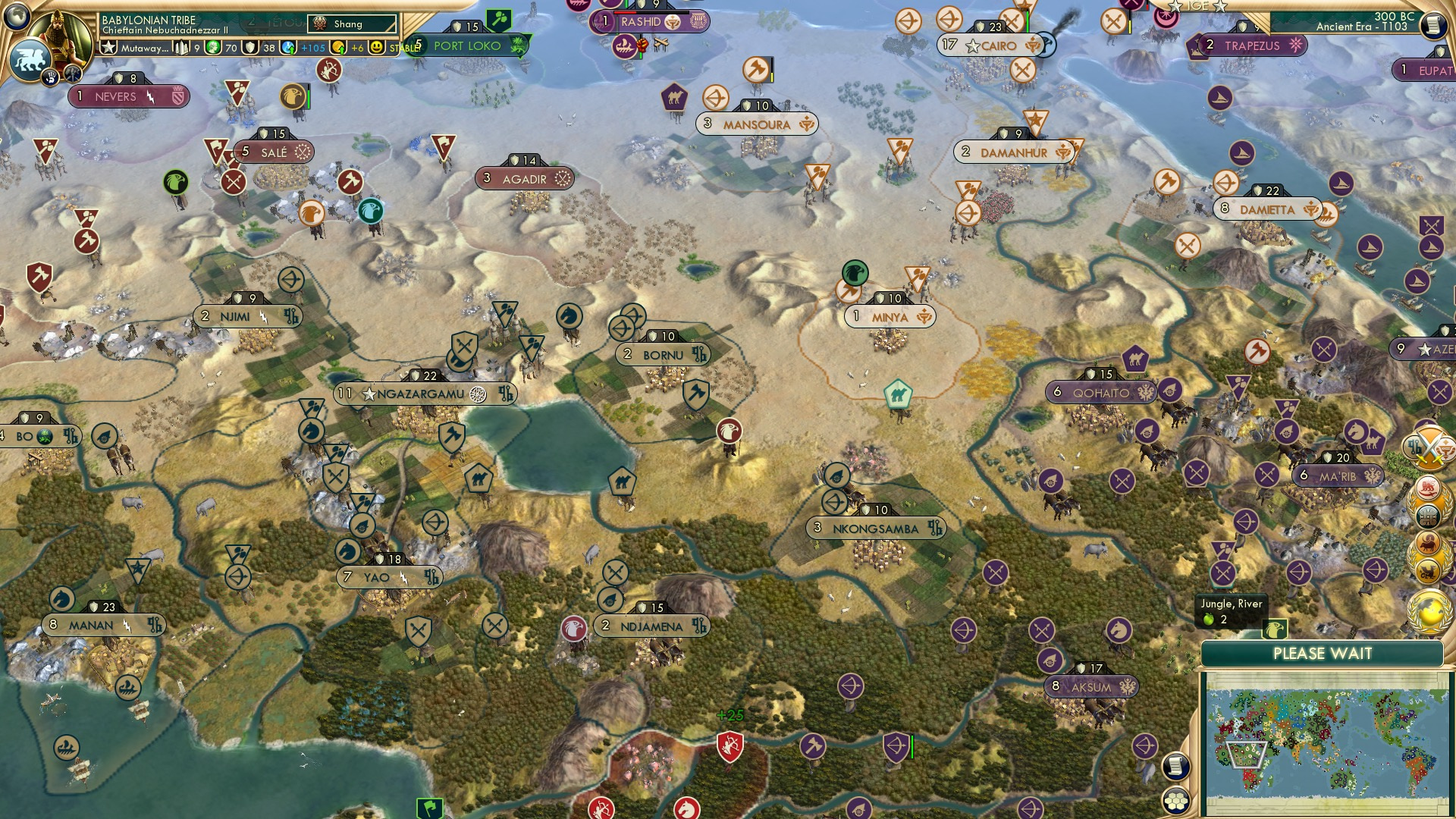
Task: Click the gold income coin icon
Action: pos(340,48)
